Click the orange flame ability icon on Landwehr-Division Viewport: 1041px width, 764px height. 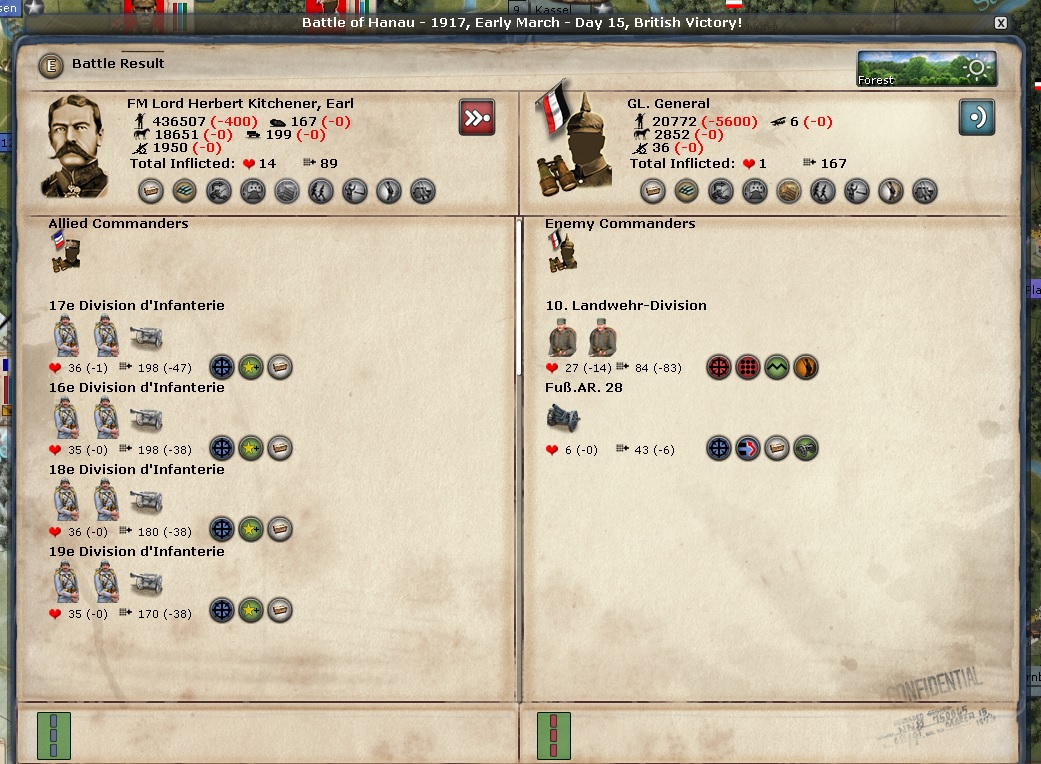pyautogui.click(x=806, y=367)
